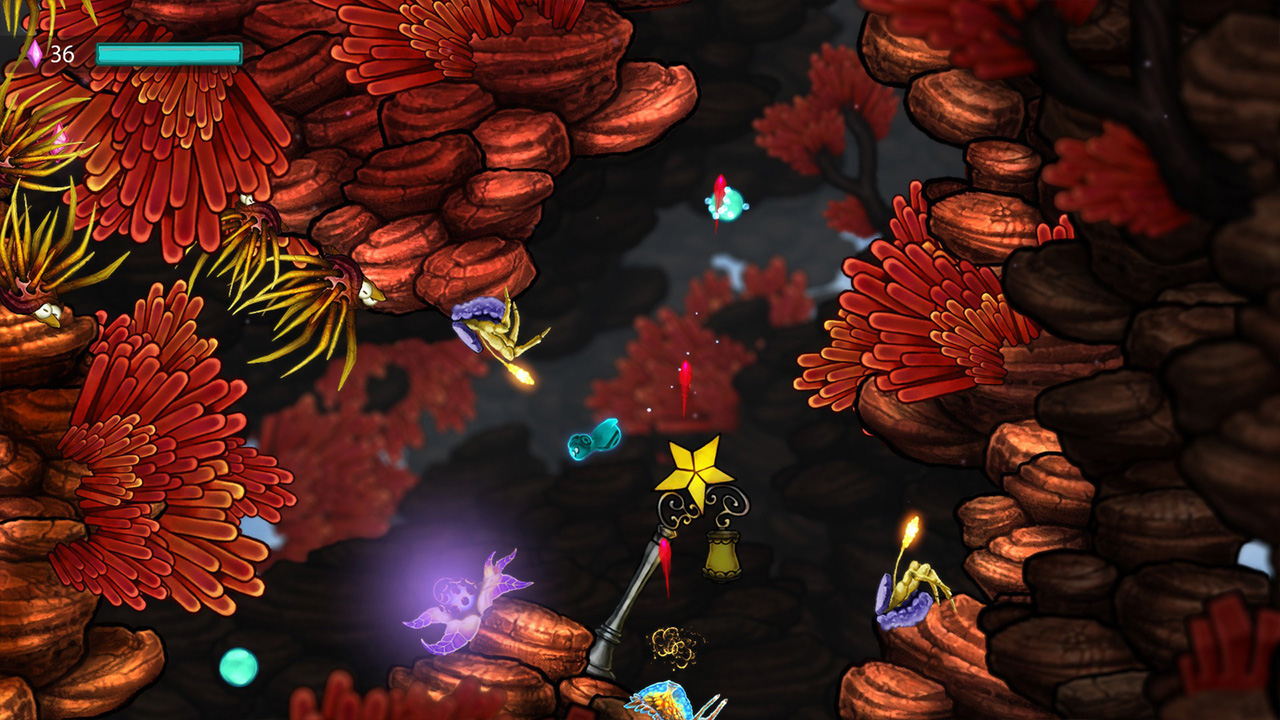Click the red crystal above the teal creature
Image resolution: width=1280 pixels, height=720 pixels.
point(720,185)
